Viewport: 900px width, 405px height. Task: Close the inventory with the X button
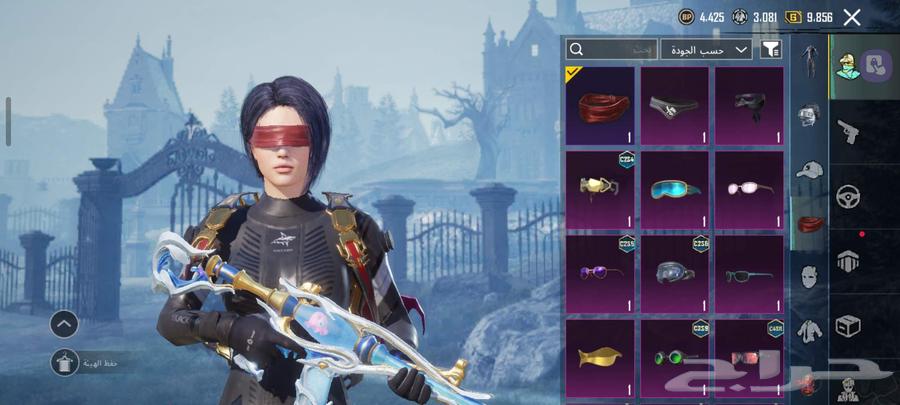click(852, 17)
